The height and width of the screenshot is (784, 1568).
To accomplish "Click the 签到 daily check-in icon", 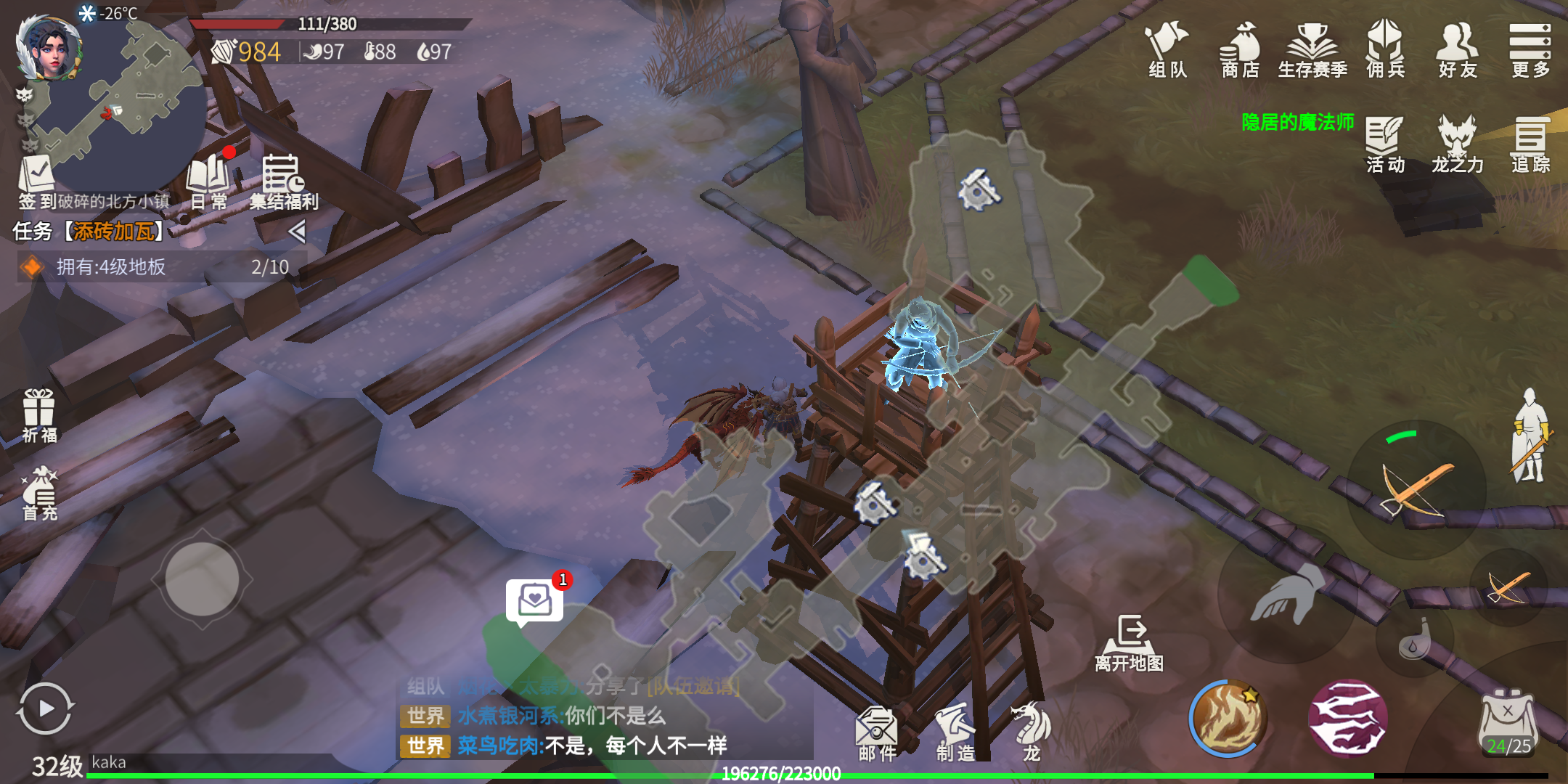I will click(36, 181).
